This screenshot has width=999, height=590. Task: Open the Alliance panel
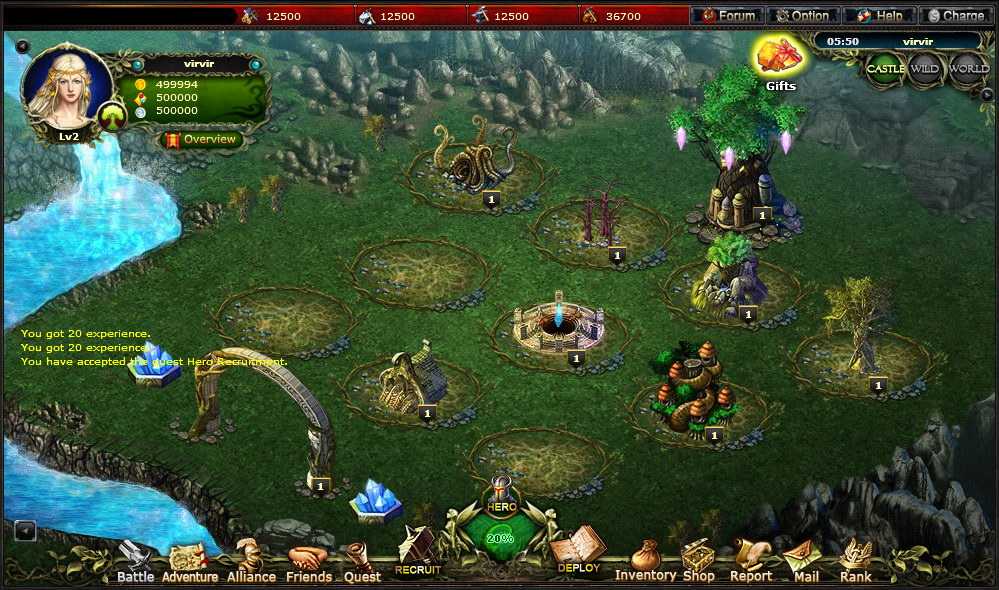(250, 563)
